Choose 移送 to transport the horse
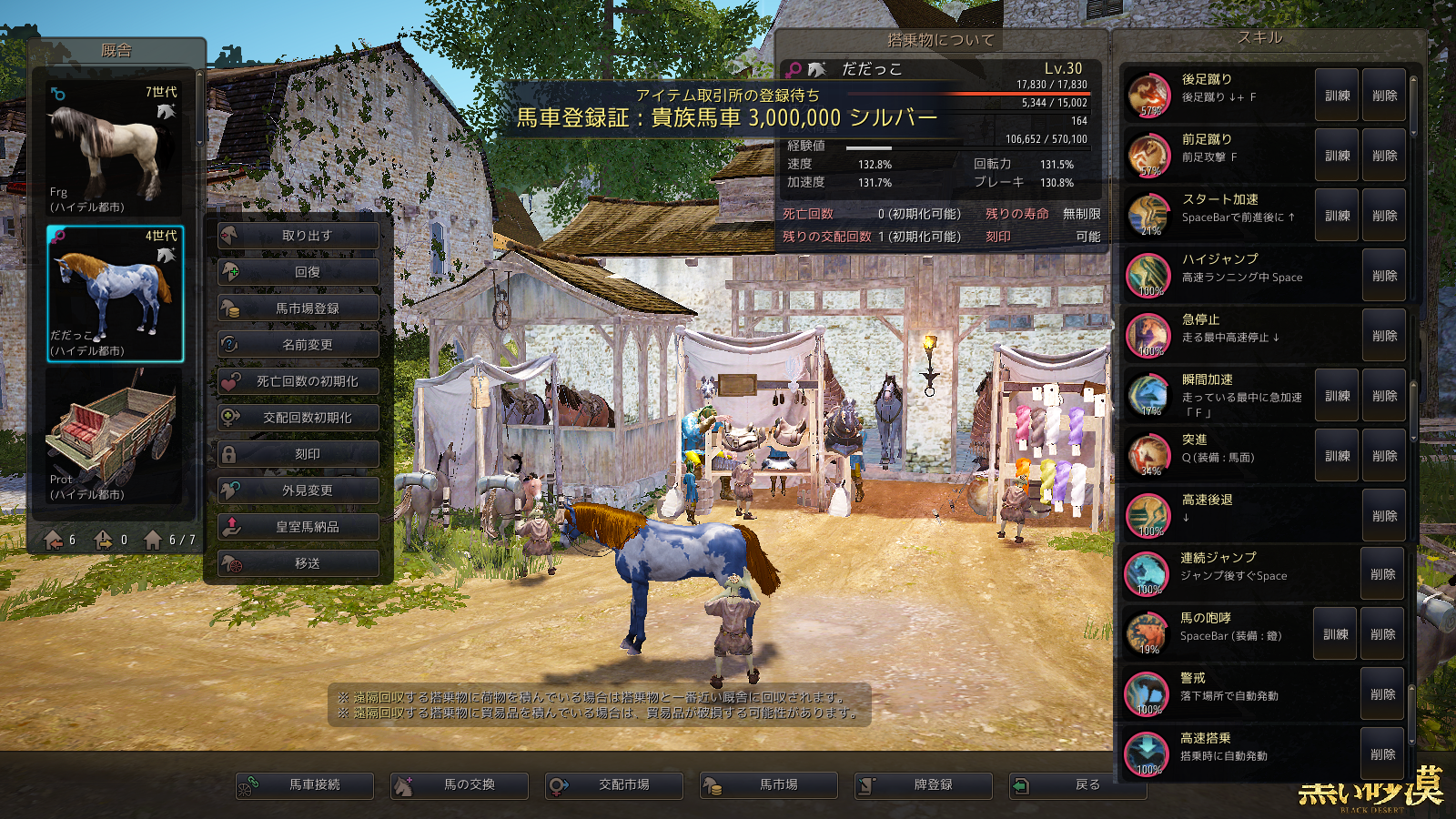 pos(298,563)
